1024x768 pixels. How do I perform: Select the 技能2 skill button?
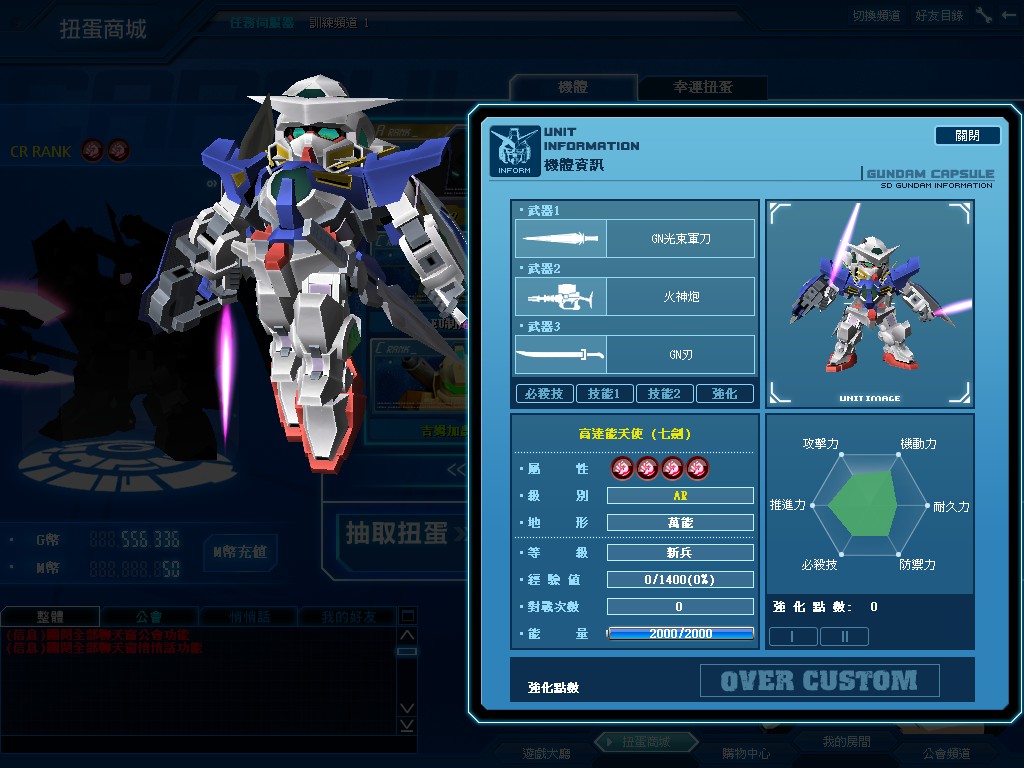pyautogui.click(x=664, y=394)
